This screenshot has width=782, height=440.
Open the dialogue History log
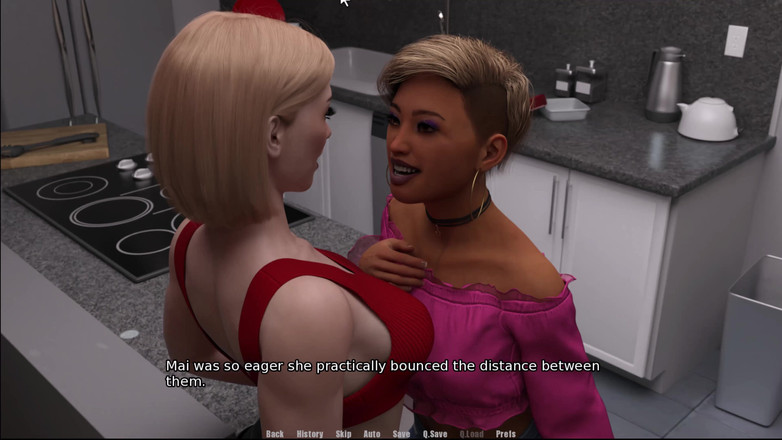[310, 434]
